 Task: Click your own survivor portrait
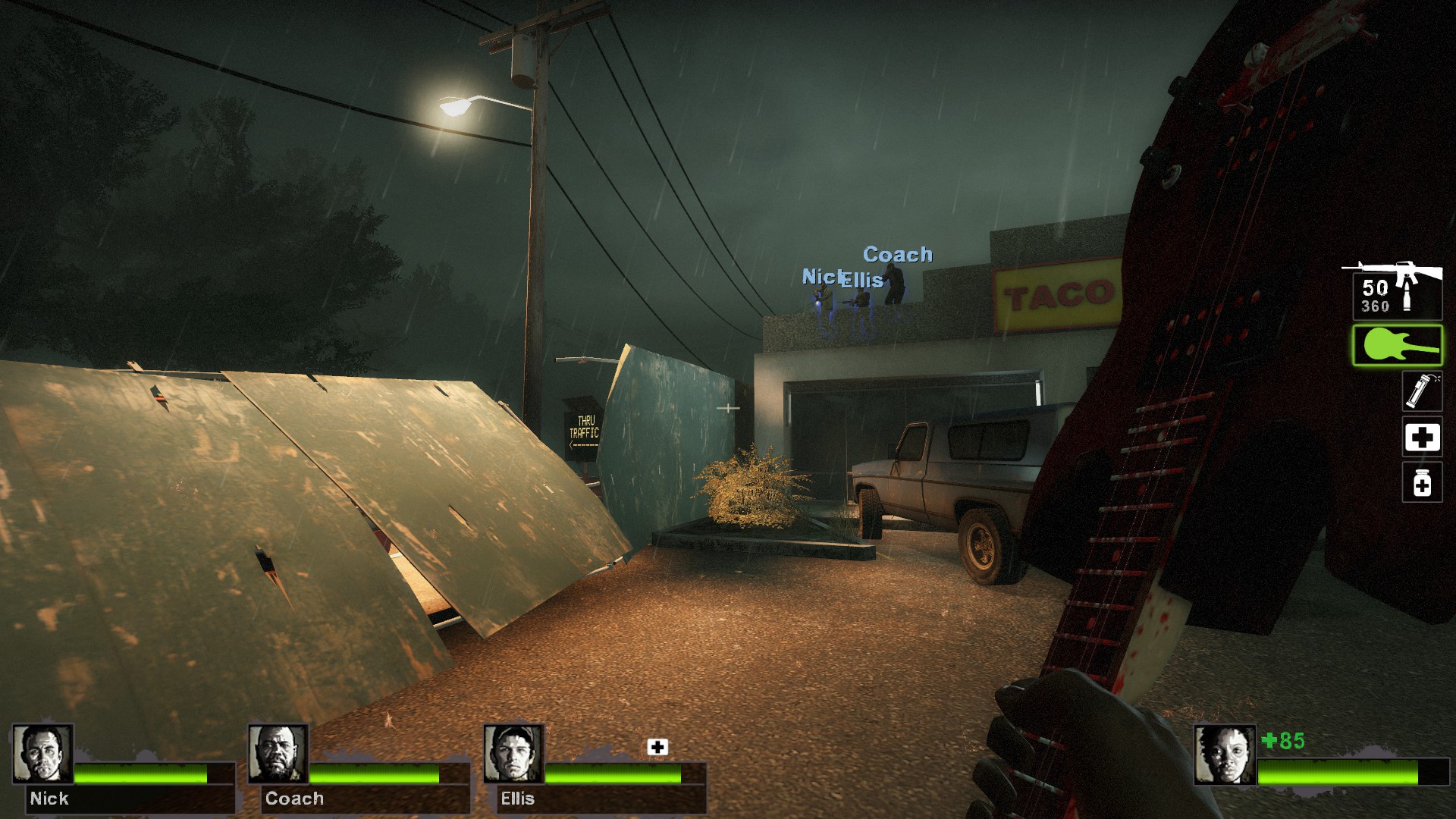pyautogui.click(x=1224, y=755)
